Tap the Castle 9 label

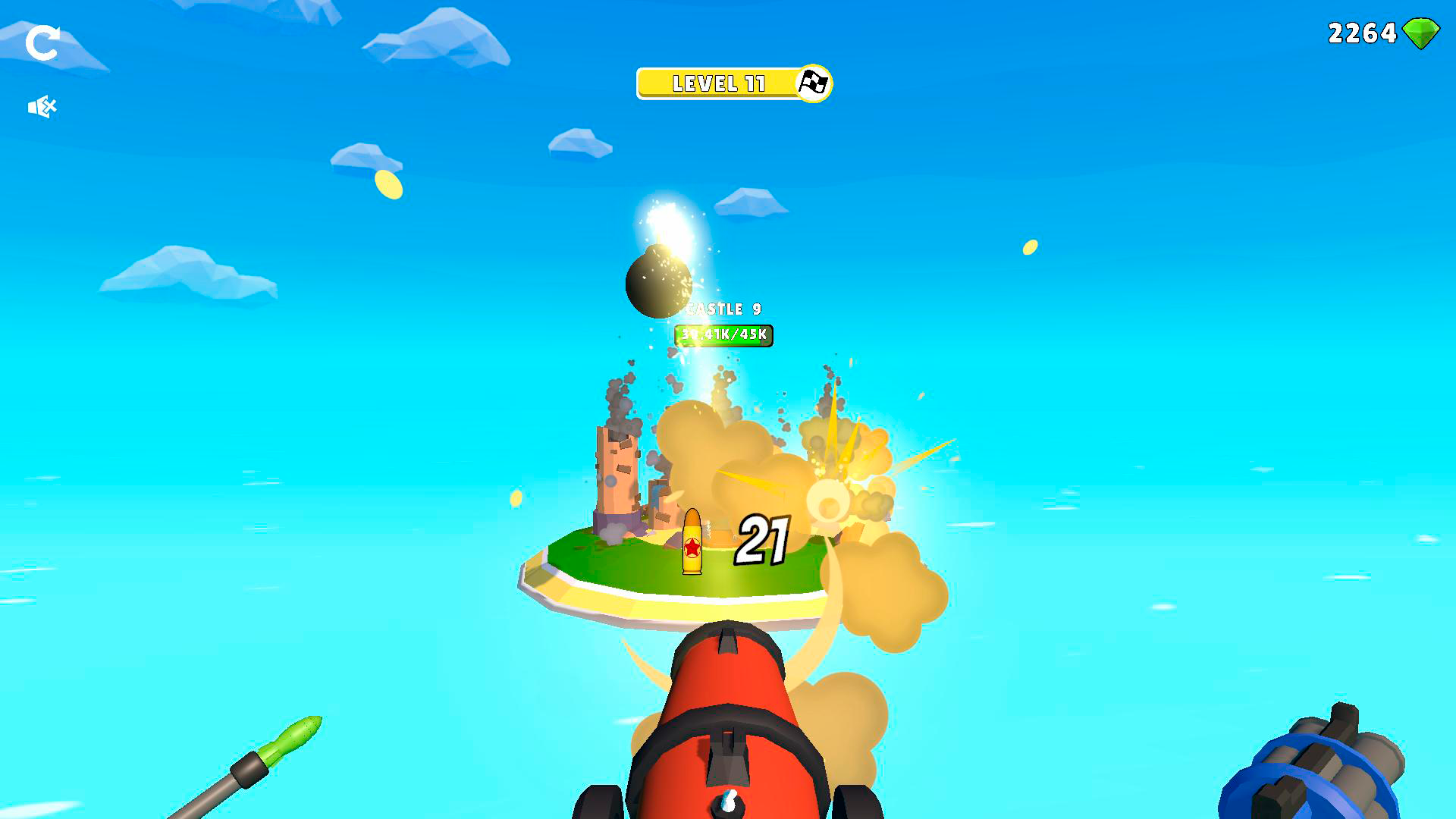pyautogui.click(x=724, y=309)
